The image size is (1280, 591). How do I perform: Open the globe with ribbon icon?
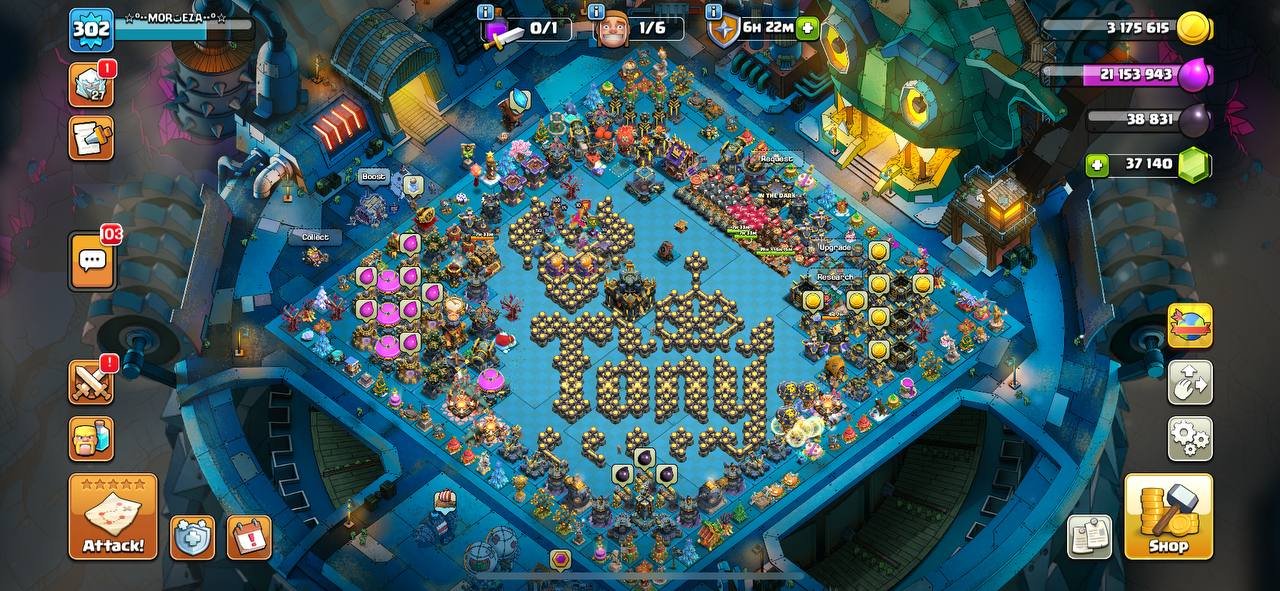(x=1190, y=326)
